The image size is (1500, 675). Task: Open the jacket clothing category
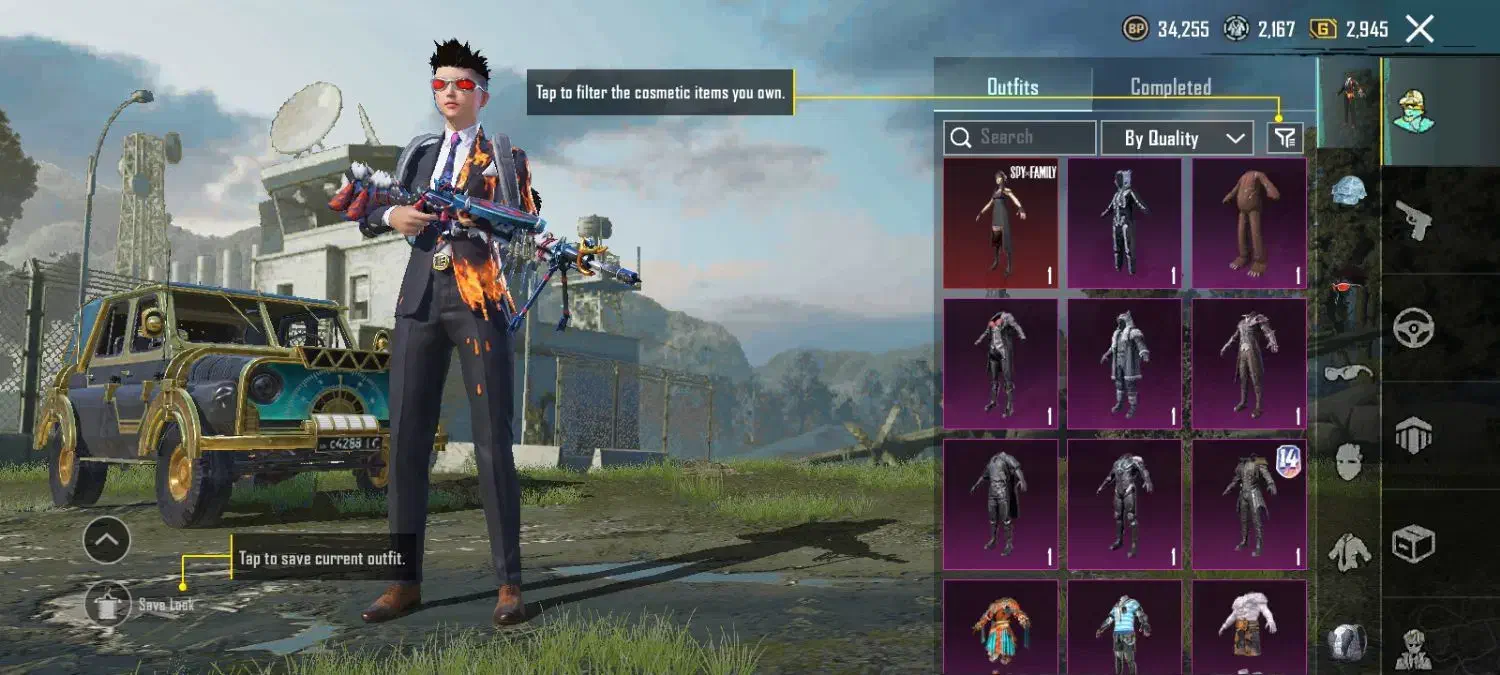(1349, 551)
